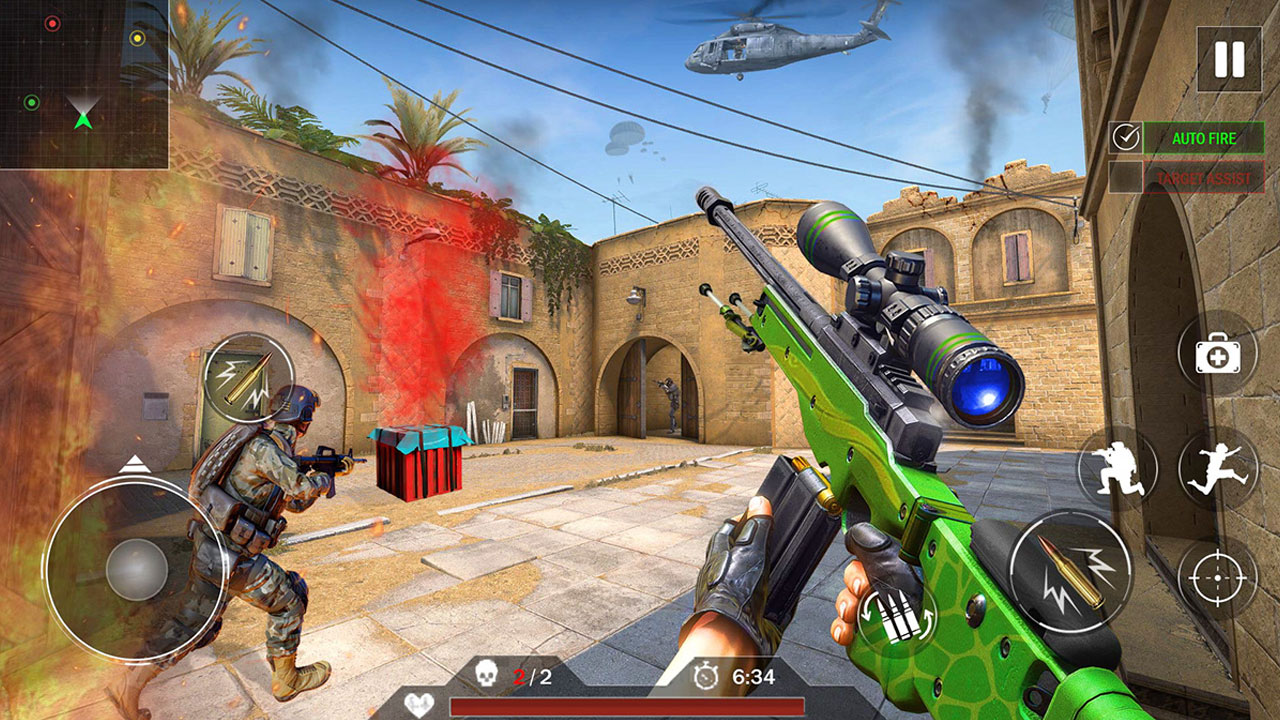
Task: Use the medkit healing button
Action: pos(1216,353)
